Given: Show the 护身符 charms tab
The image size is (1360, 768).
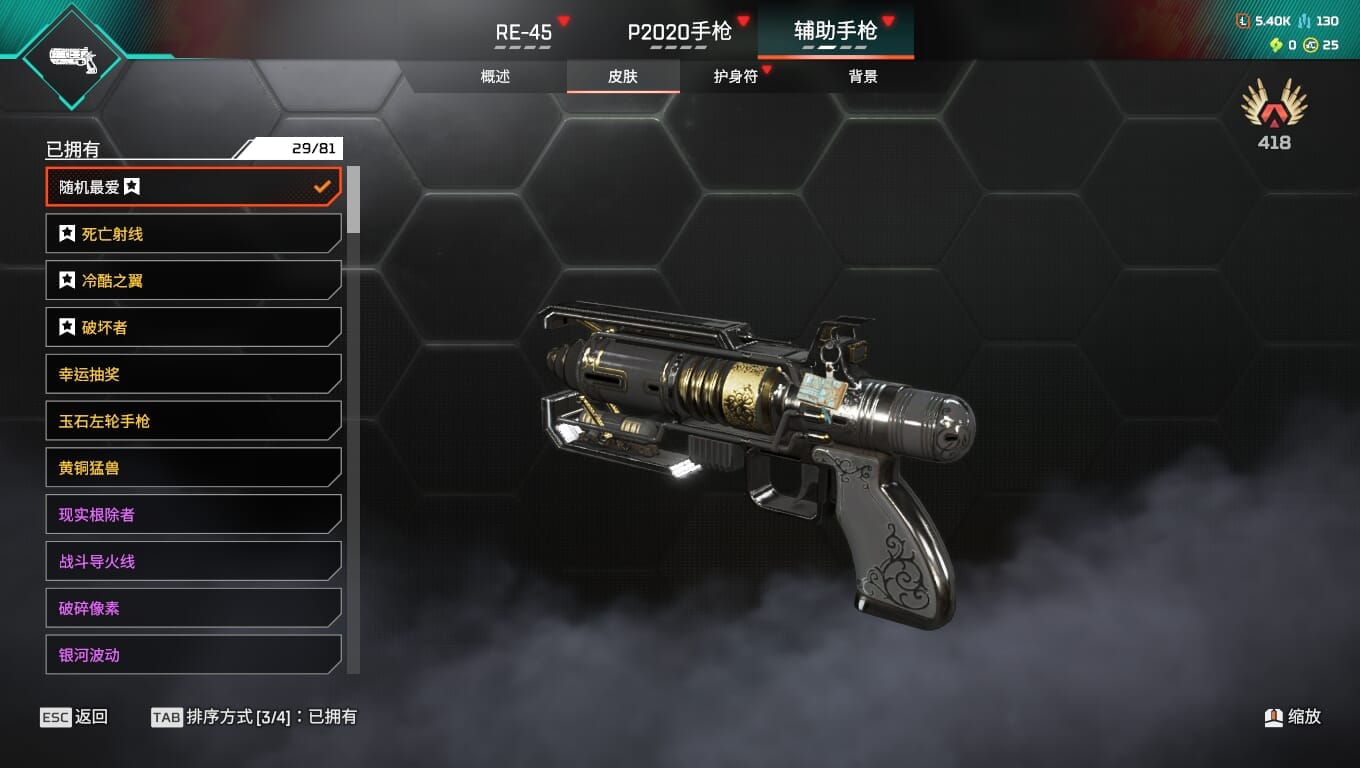Looking at the screenshot, I should (x=736, y=76).
